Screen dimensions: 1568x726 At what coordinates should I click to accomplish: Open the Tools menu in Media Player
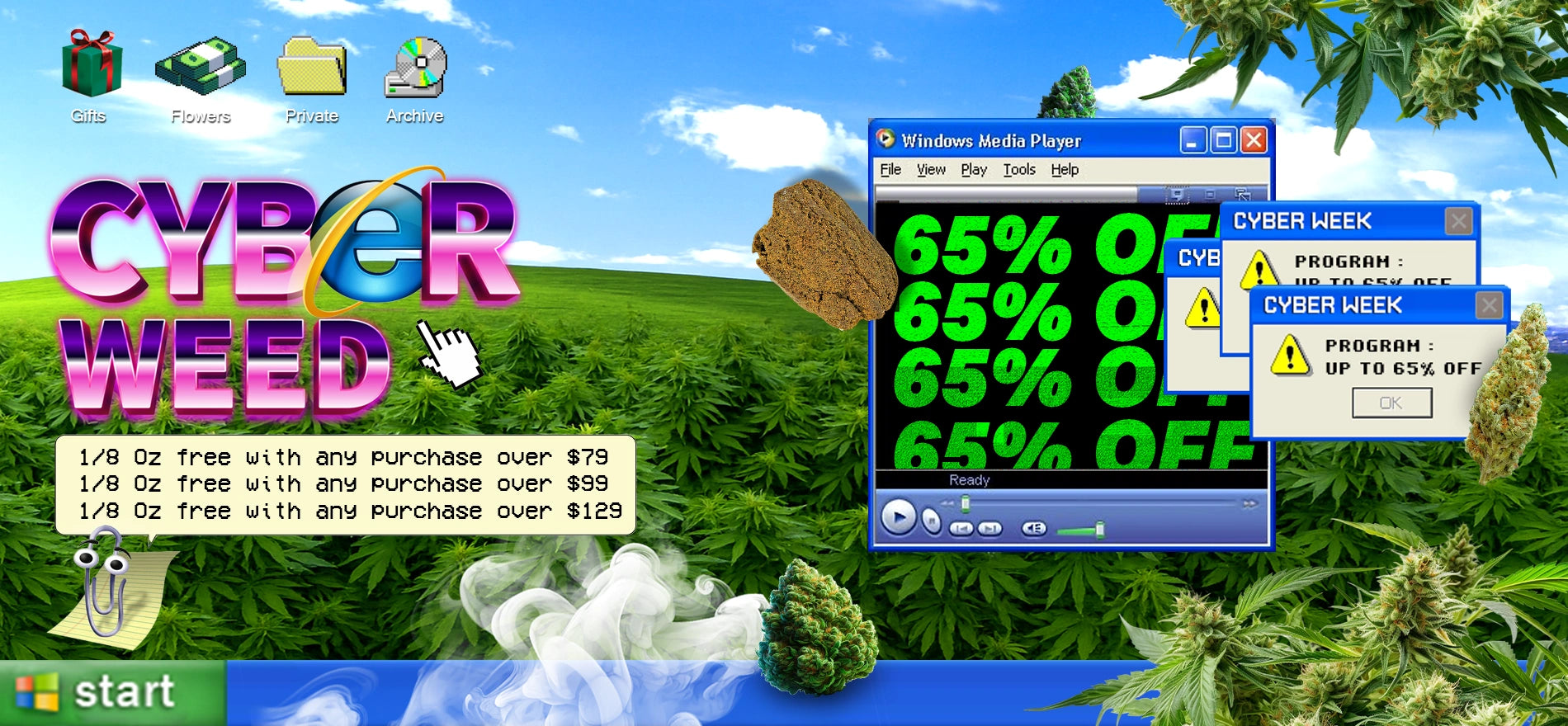pyautogui.click(x=1019, y=170)
